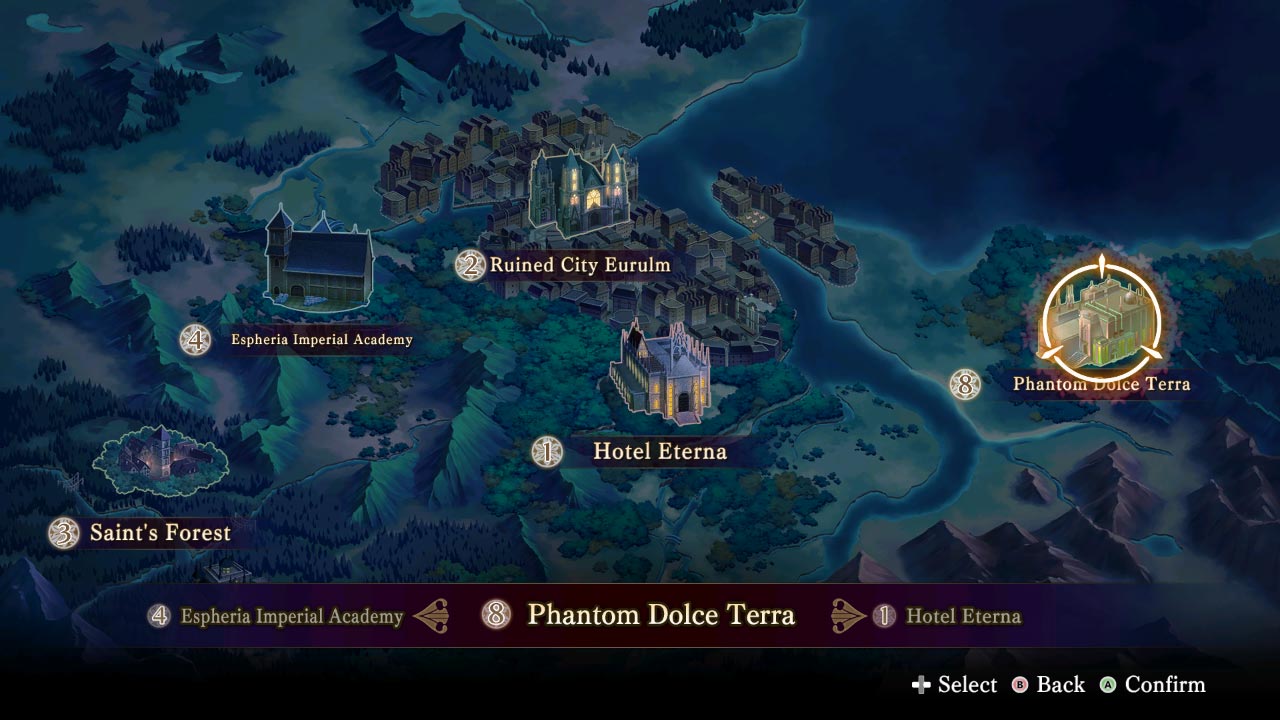Click the Ruined City Eurulm text label
This screenshot has height=720, width=1280.
pyautogui.click(x=578, y=265)
